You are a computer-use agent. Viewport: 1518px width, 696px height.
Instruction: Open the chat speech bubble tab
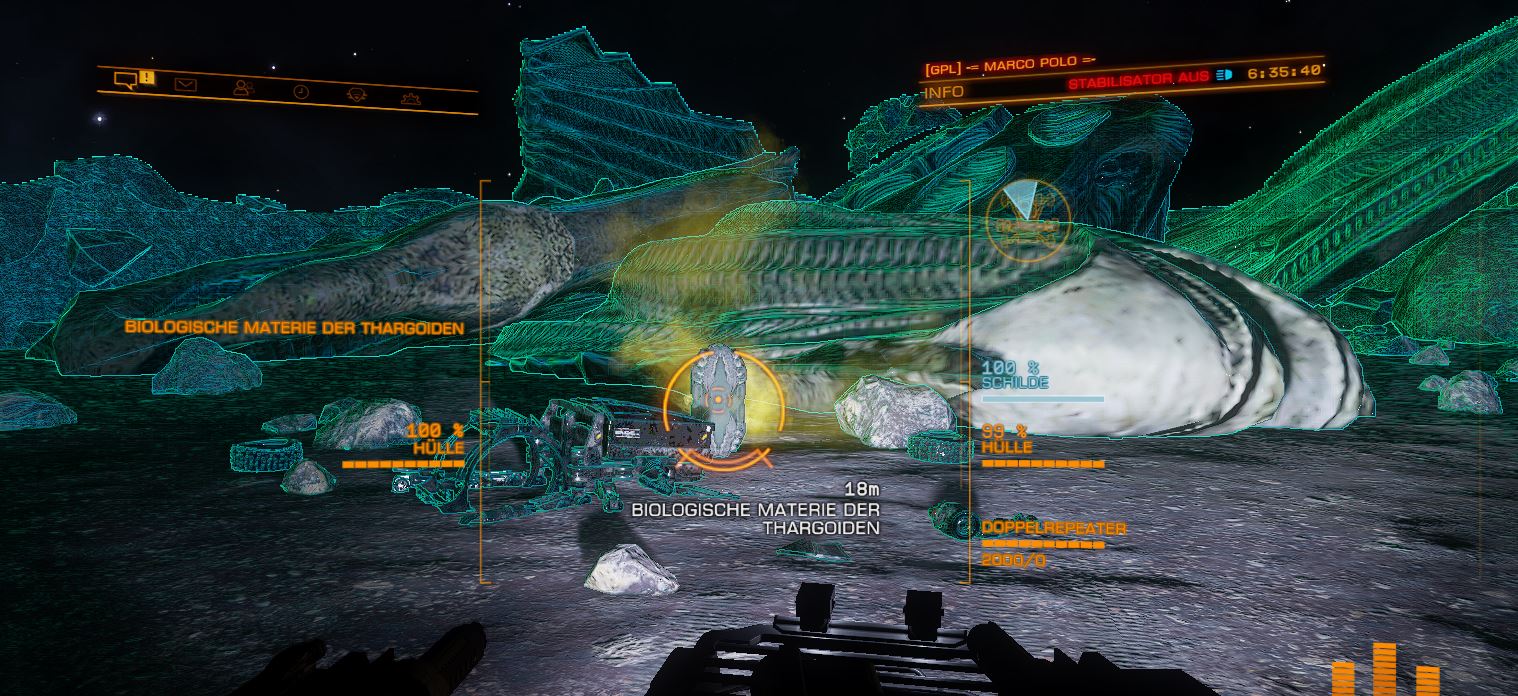tap(125, 79)
